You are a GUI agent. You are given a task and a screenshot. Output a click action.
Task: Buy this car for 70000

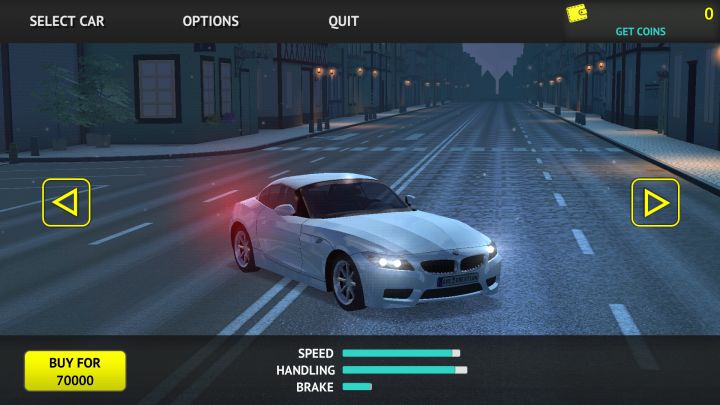pos(75,371)
